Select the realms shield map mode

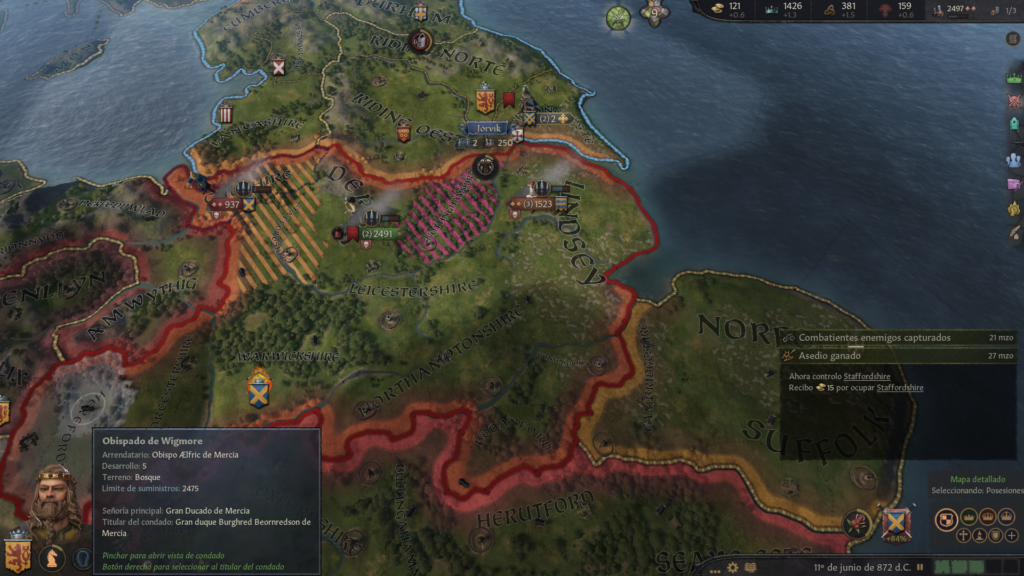(946, 518)
